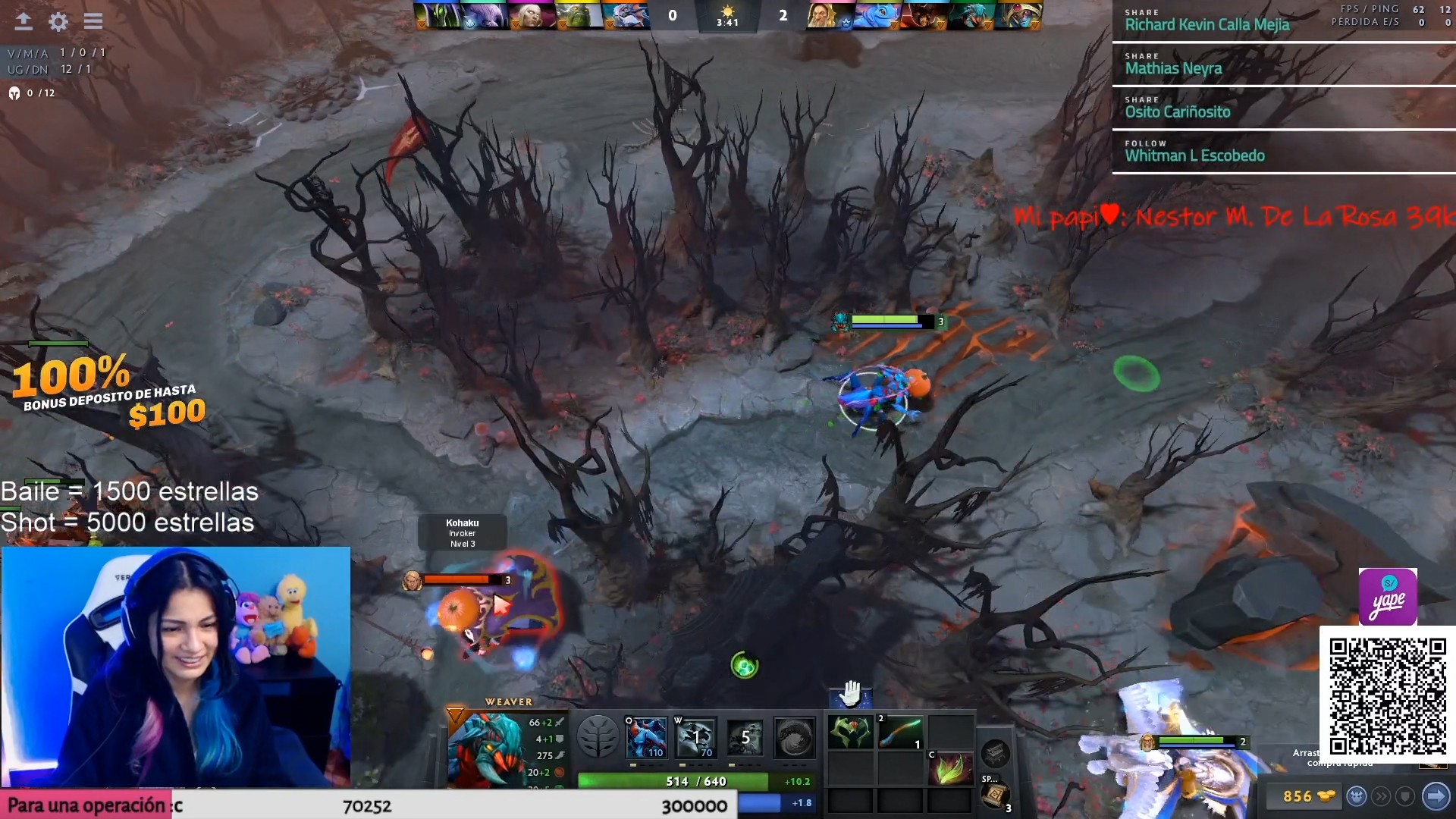Open the talent tree icon
This screenshot has width=1456, height=819.
click(x=598, y=736)
